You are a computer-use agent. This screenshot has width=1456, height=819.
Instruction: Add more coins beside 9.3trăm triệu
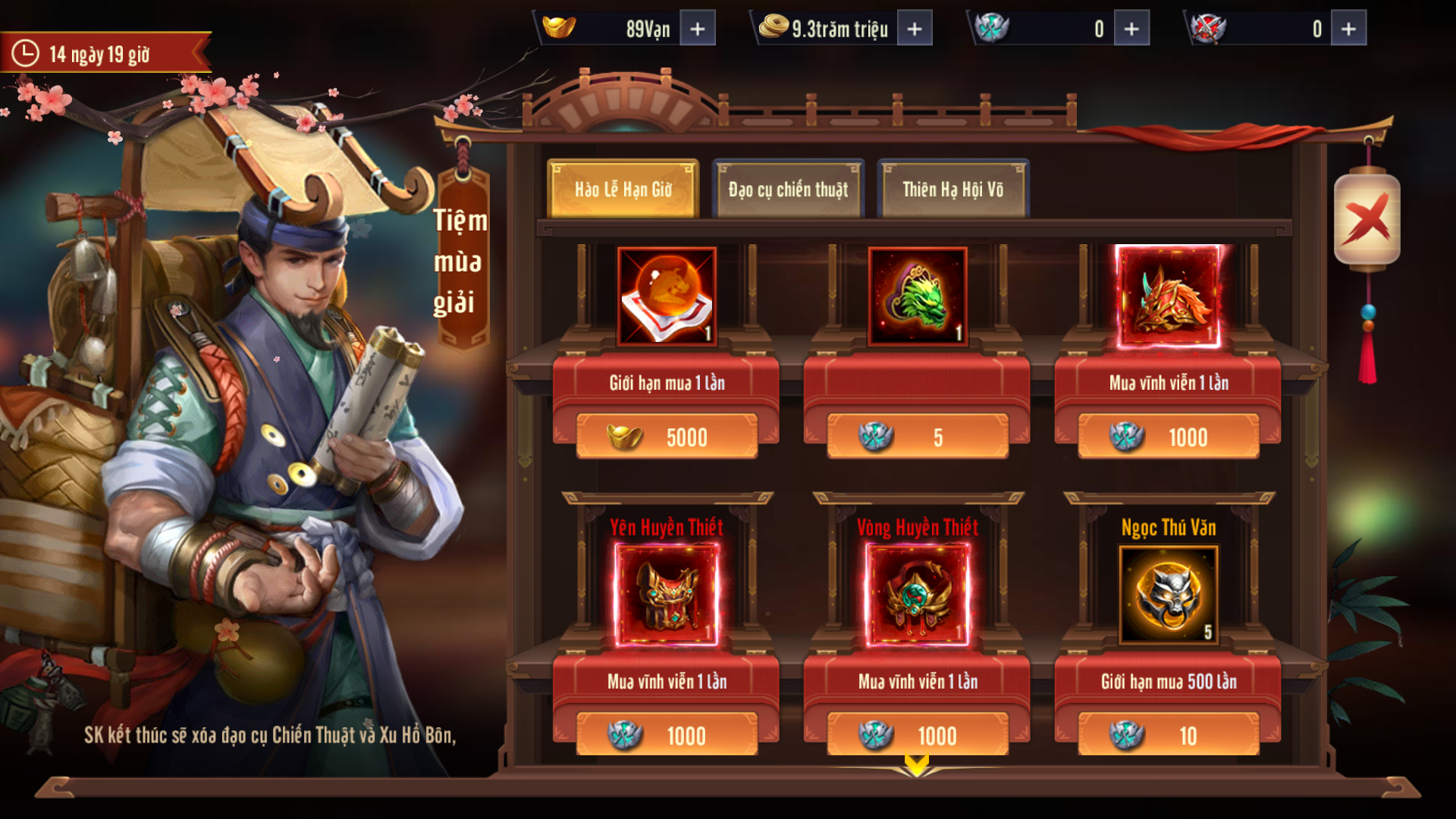pyautogui.click(x=915, y=29)
